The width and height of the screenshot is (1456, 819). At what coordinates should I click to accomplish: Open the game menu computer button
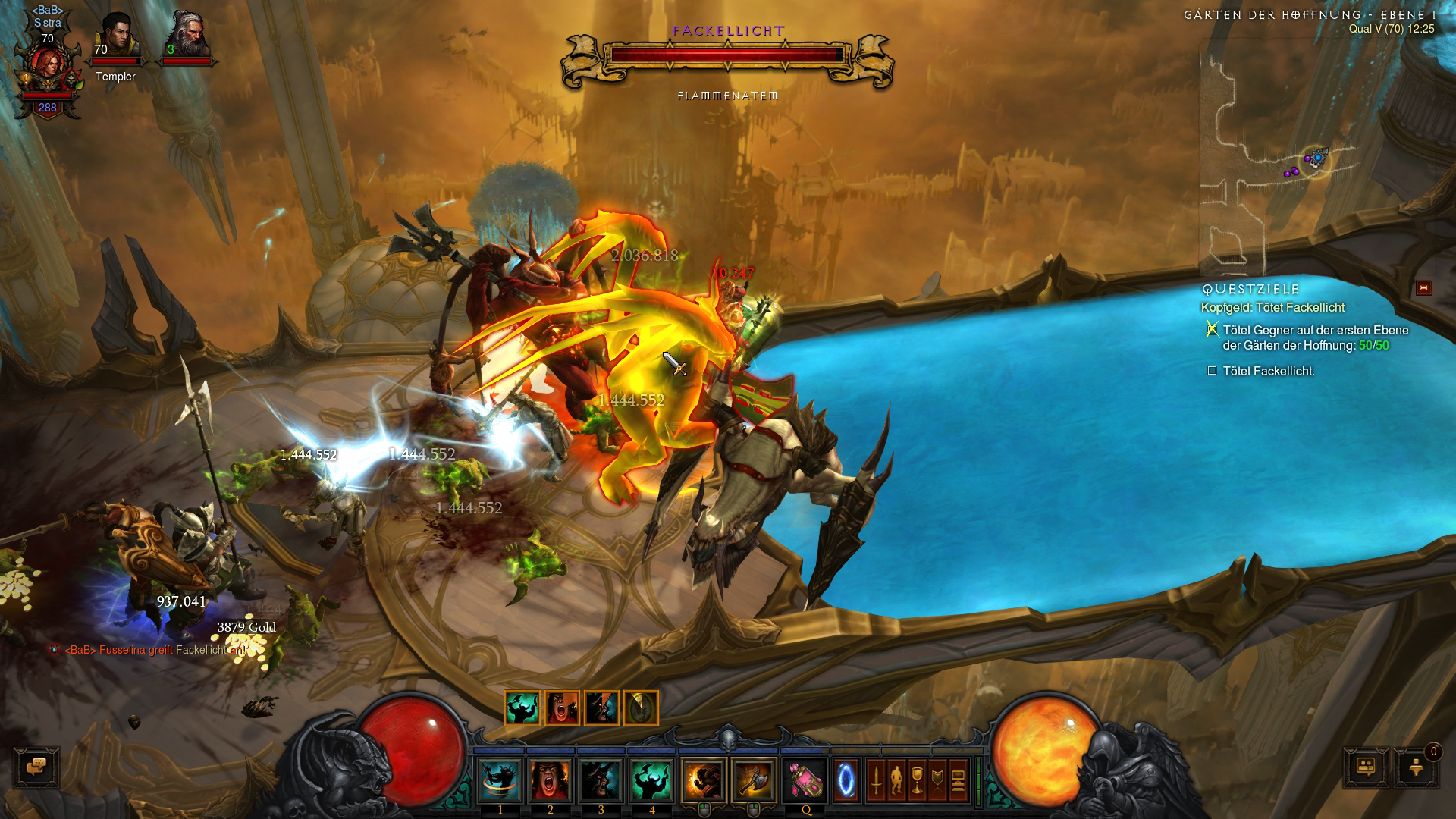pyautogui.click(x=958, y=780)
